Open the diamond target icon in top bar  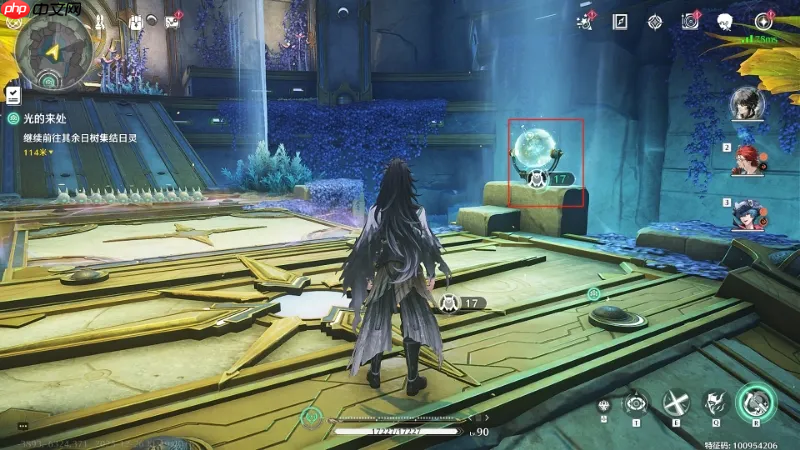tap(654, 21)
